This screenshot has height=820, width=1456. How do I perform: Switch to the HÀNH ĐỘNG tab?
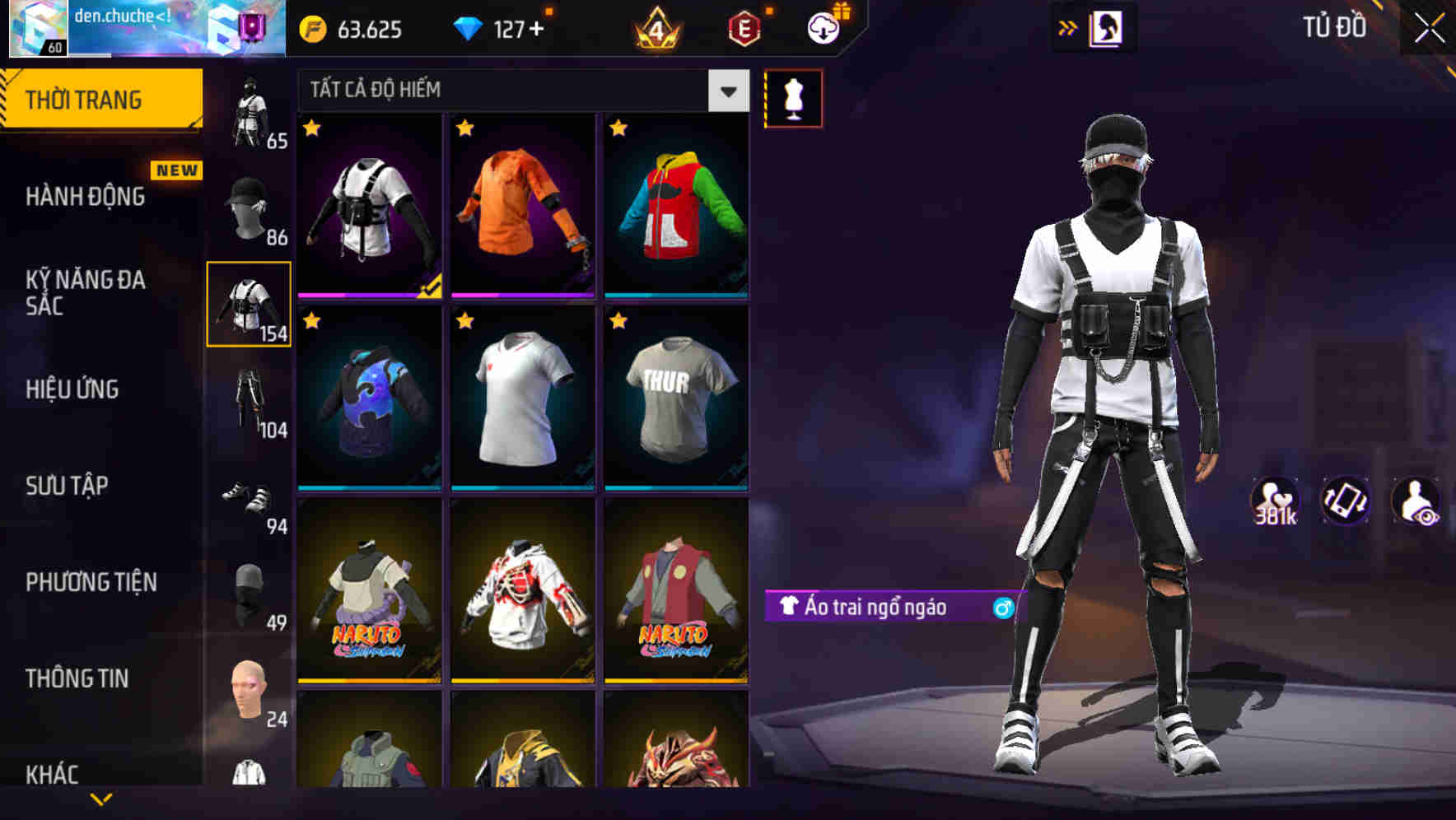[x=85, y=197]
